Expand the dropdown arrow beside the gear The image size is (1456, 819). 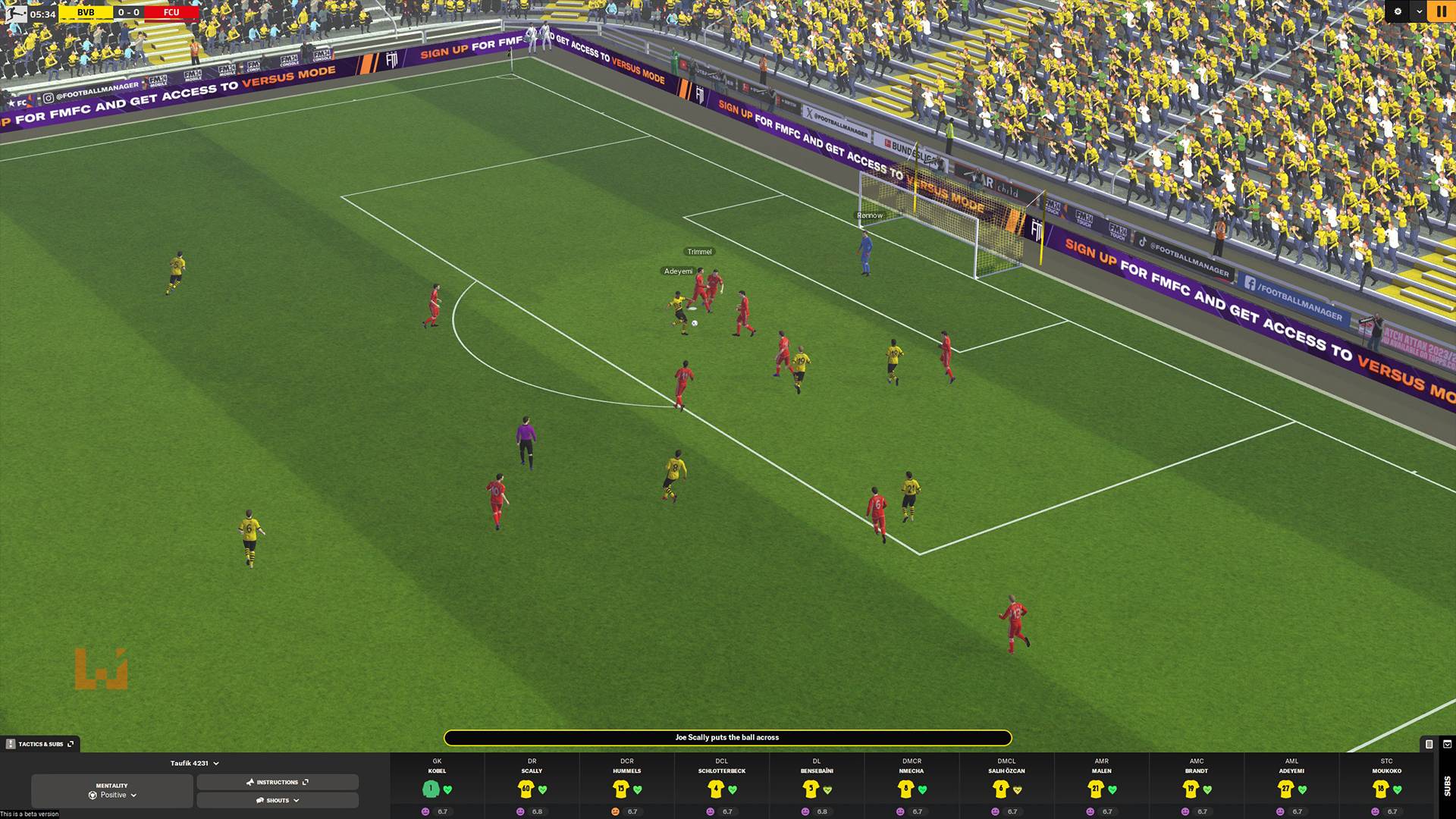tap(1419, 11)
